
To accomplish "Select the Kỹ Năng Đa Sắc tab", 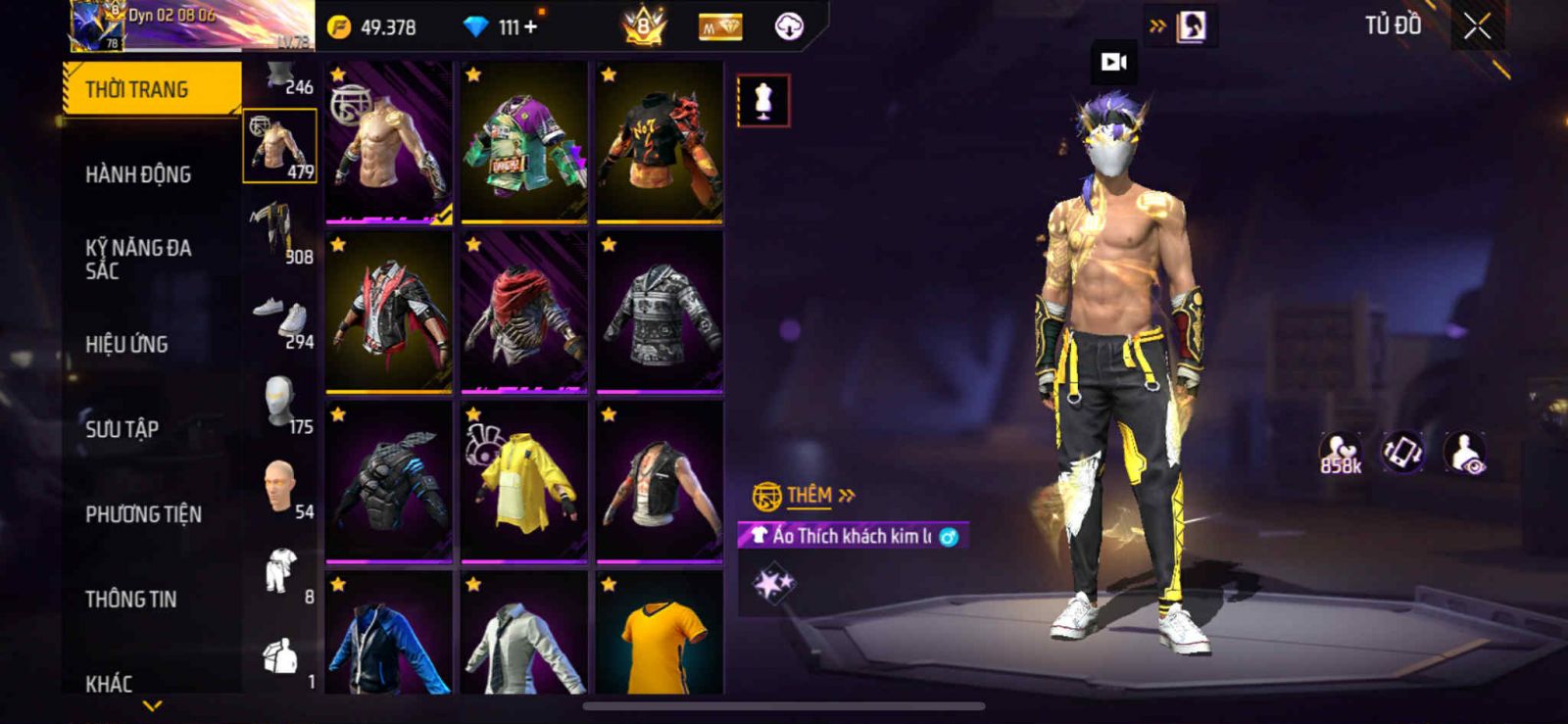I will point(138,259).
